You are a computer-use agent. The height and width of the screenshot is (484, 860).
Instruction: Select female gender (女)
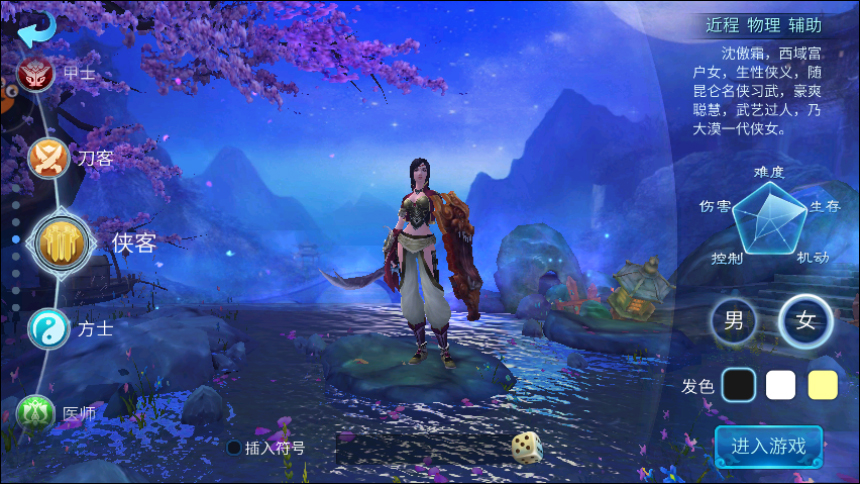(x=805, y=322)
